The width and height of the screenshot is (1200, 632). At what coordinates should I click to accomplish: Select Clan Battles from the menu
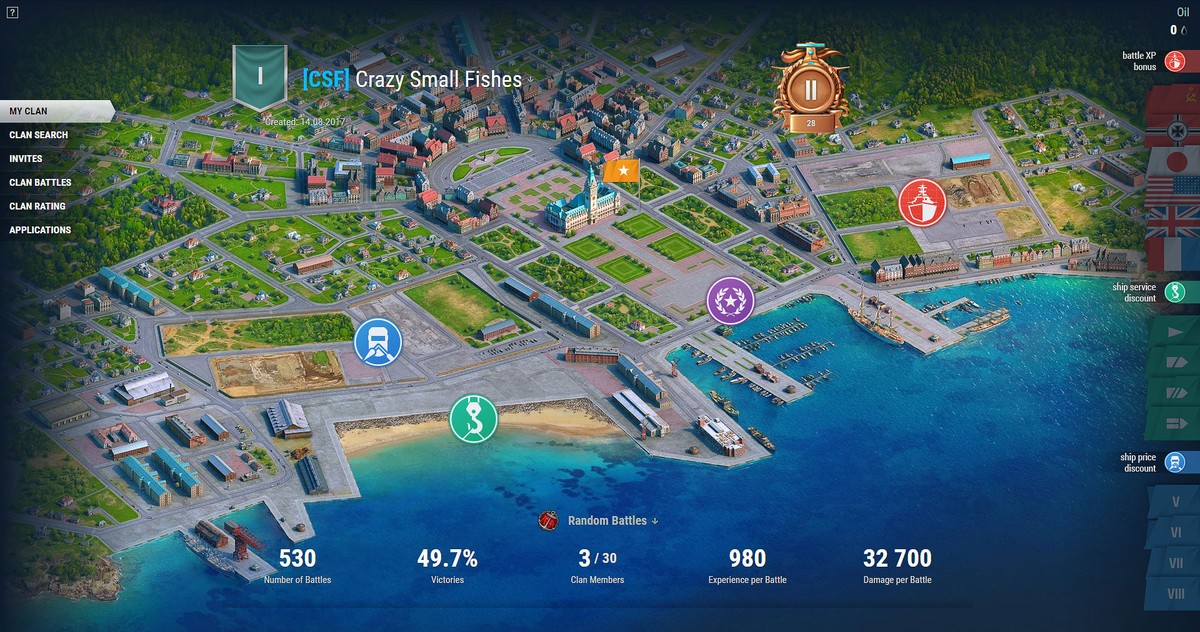(40, 183)
